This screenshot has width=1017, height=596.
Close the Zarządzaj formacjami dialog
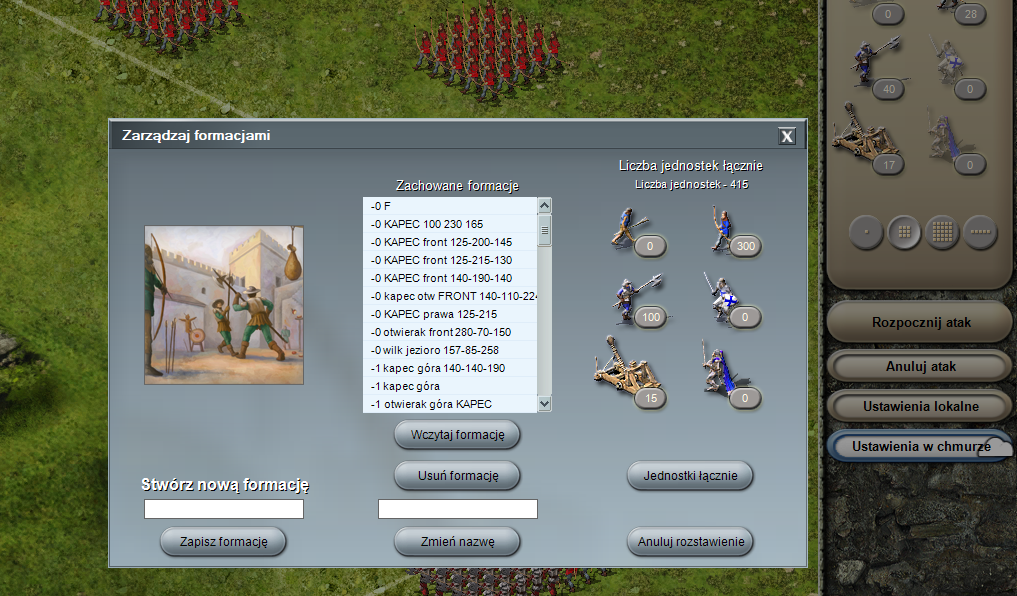(787, 136)
